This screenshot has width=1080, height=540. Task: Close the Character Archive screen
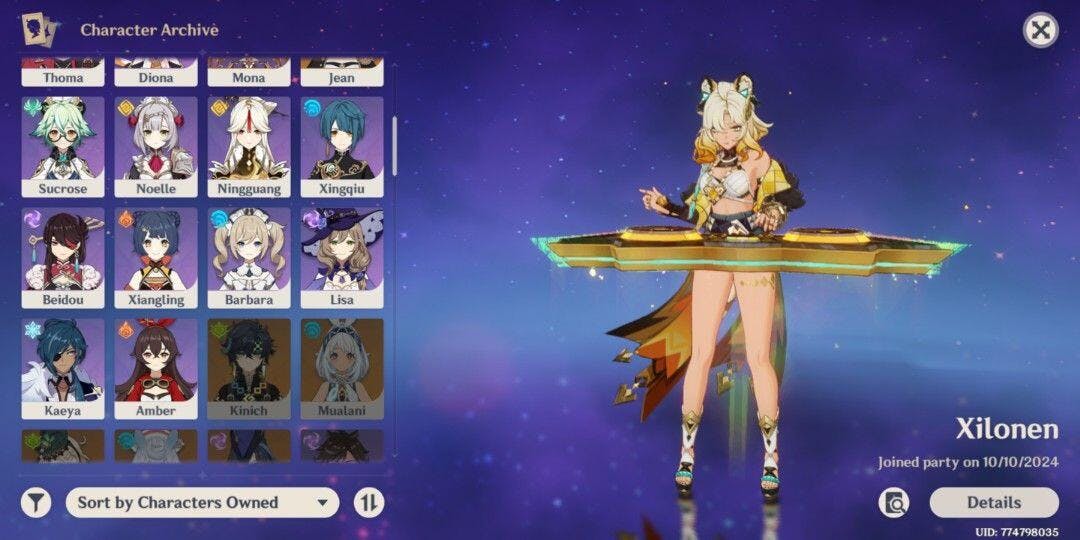(x=1041, y=30)
